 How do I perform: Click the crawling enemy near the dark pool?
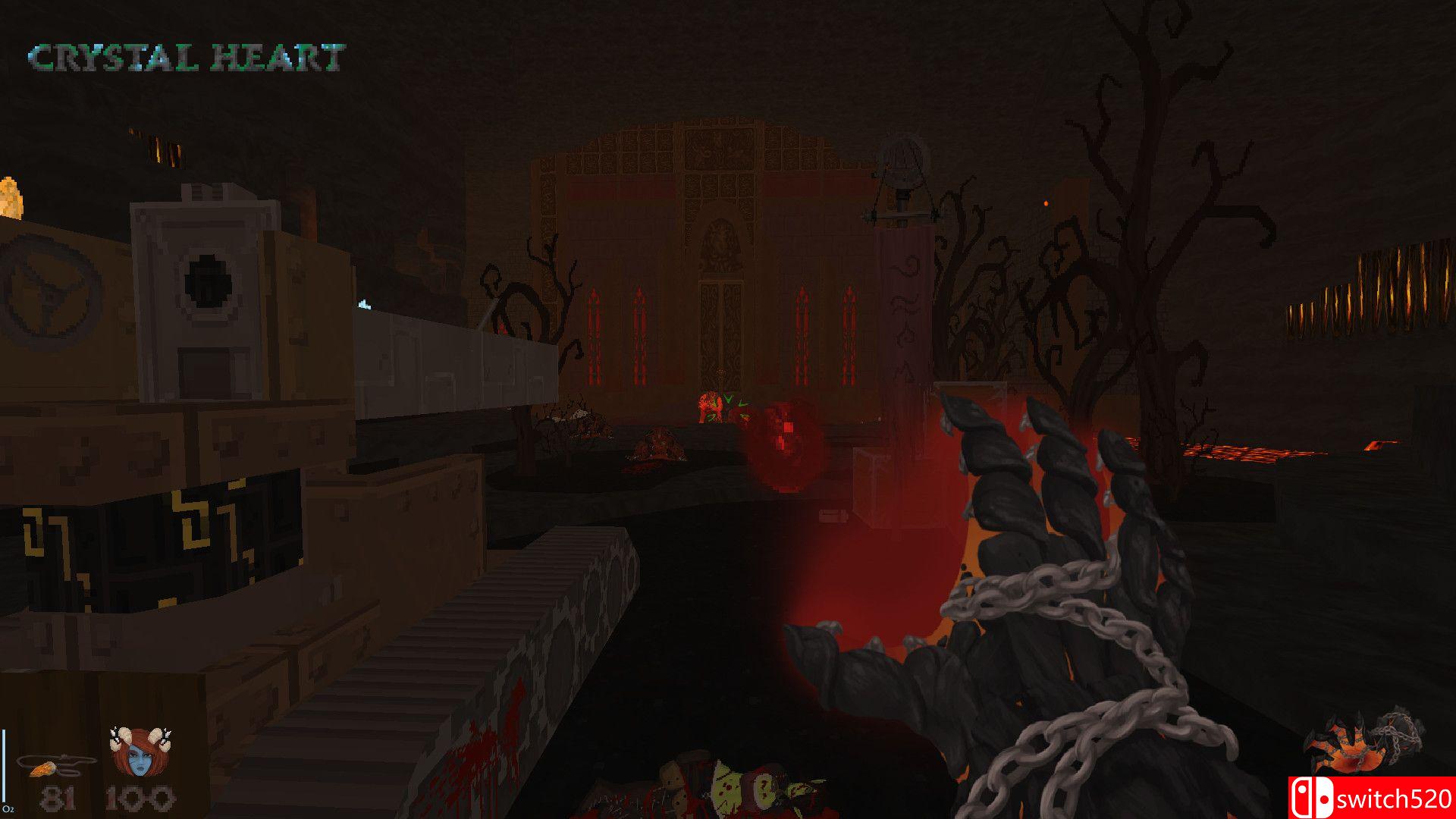[x=657, y=444]
